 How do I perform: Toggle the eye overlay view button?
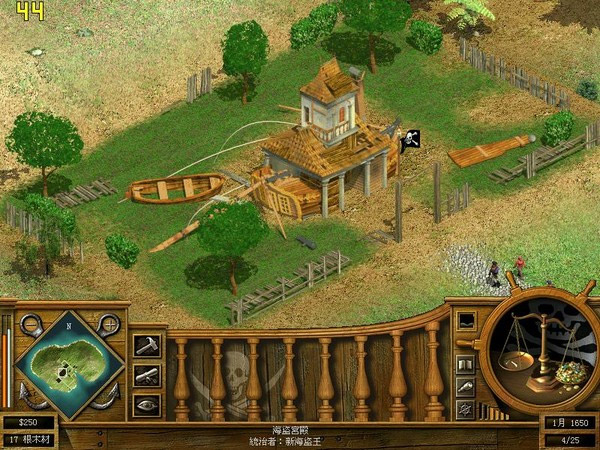(146, 405)
